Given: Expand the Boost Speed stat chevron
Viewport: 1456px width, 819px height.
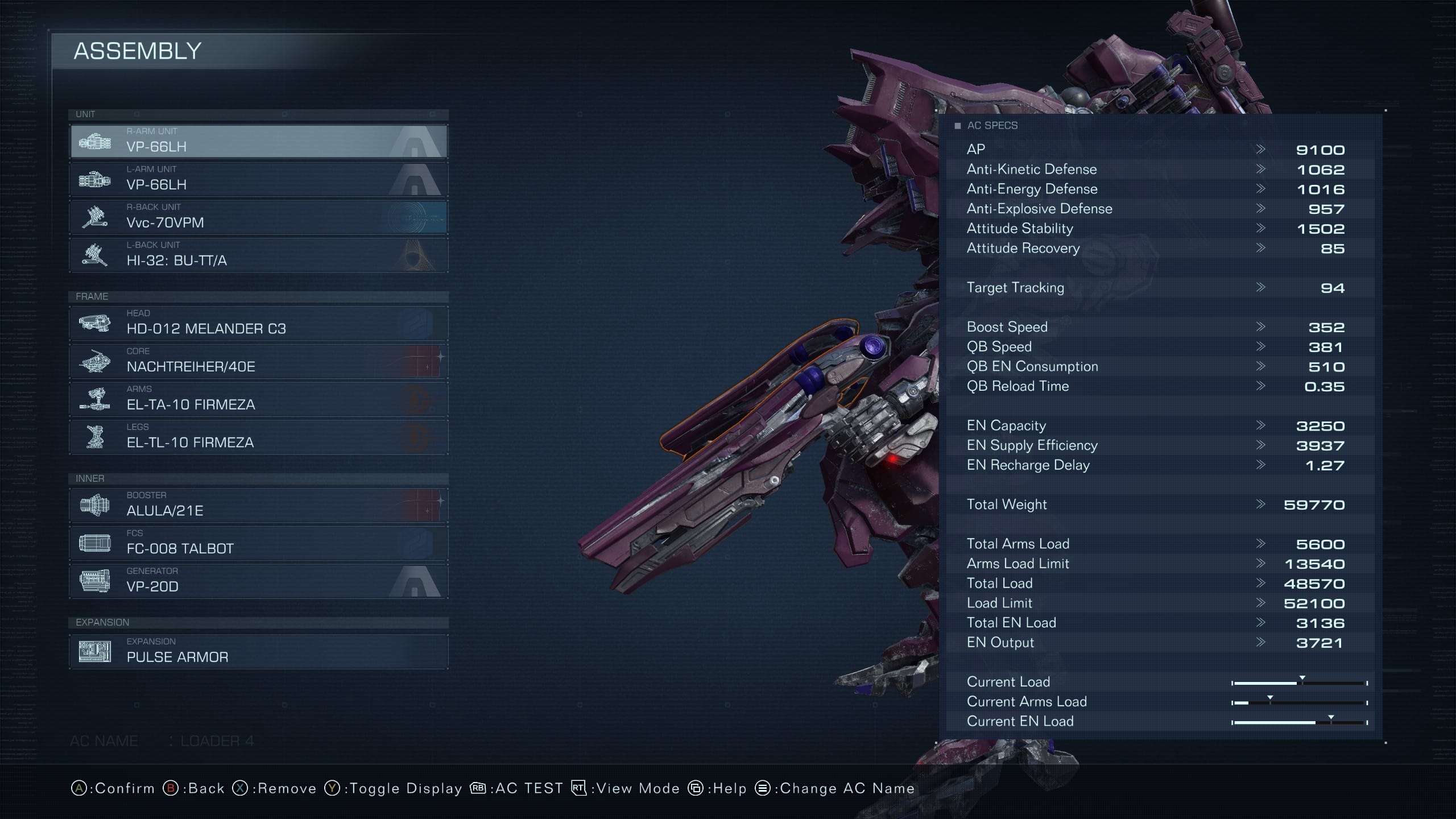Looking at the screenshot, I should (x=1261, y=327).
